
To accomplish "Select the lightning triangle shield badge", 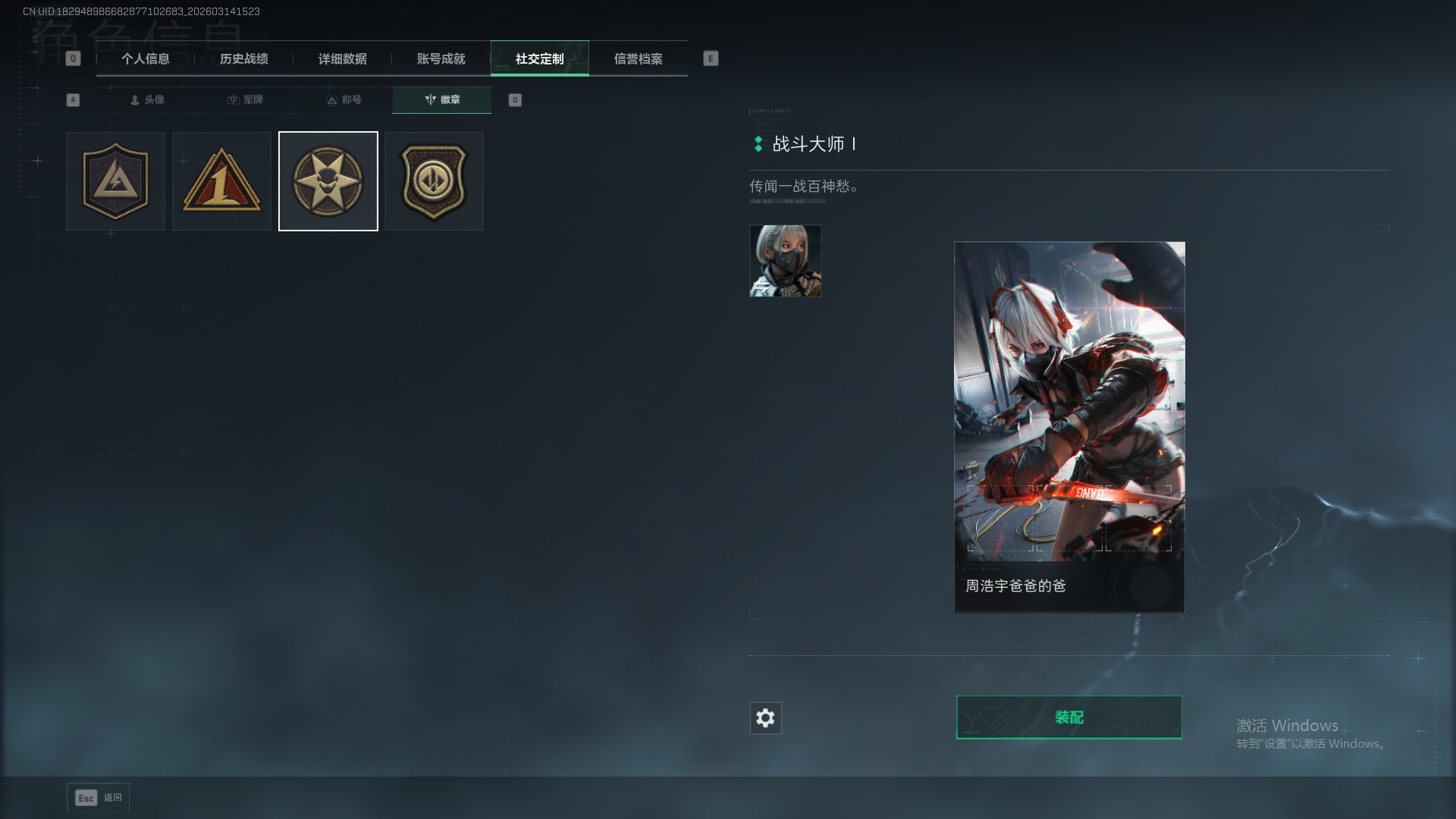I will (x=115, y=181).
